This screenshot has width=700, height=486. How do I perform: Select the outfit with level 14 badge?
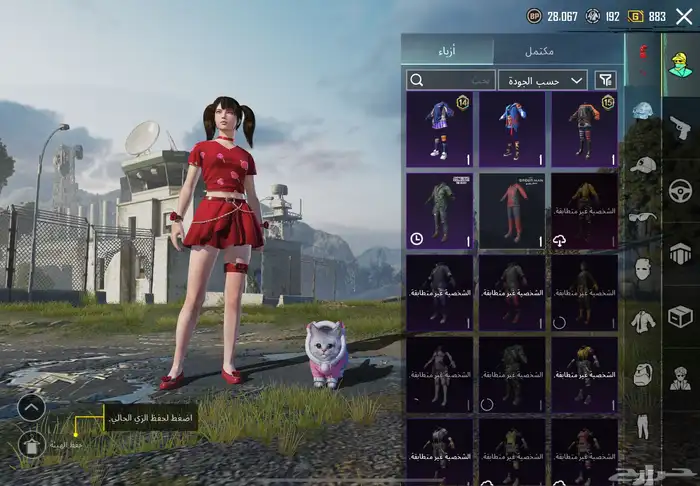coord(440,129)
